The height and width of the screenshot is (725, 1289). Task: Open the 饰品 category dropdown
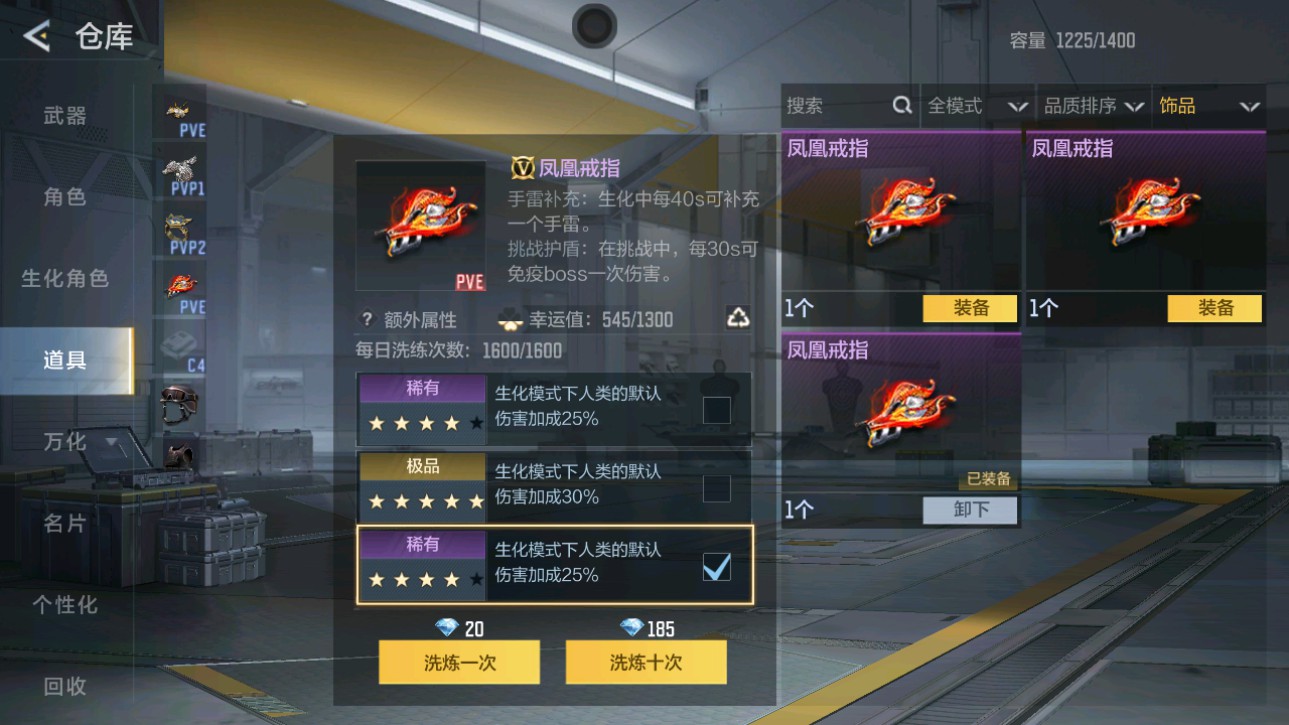(1210, 105)
